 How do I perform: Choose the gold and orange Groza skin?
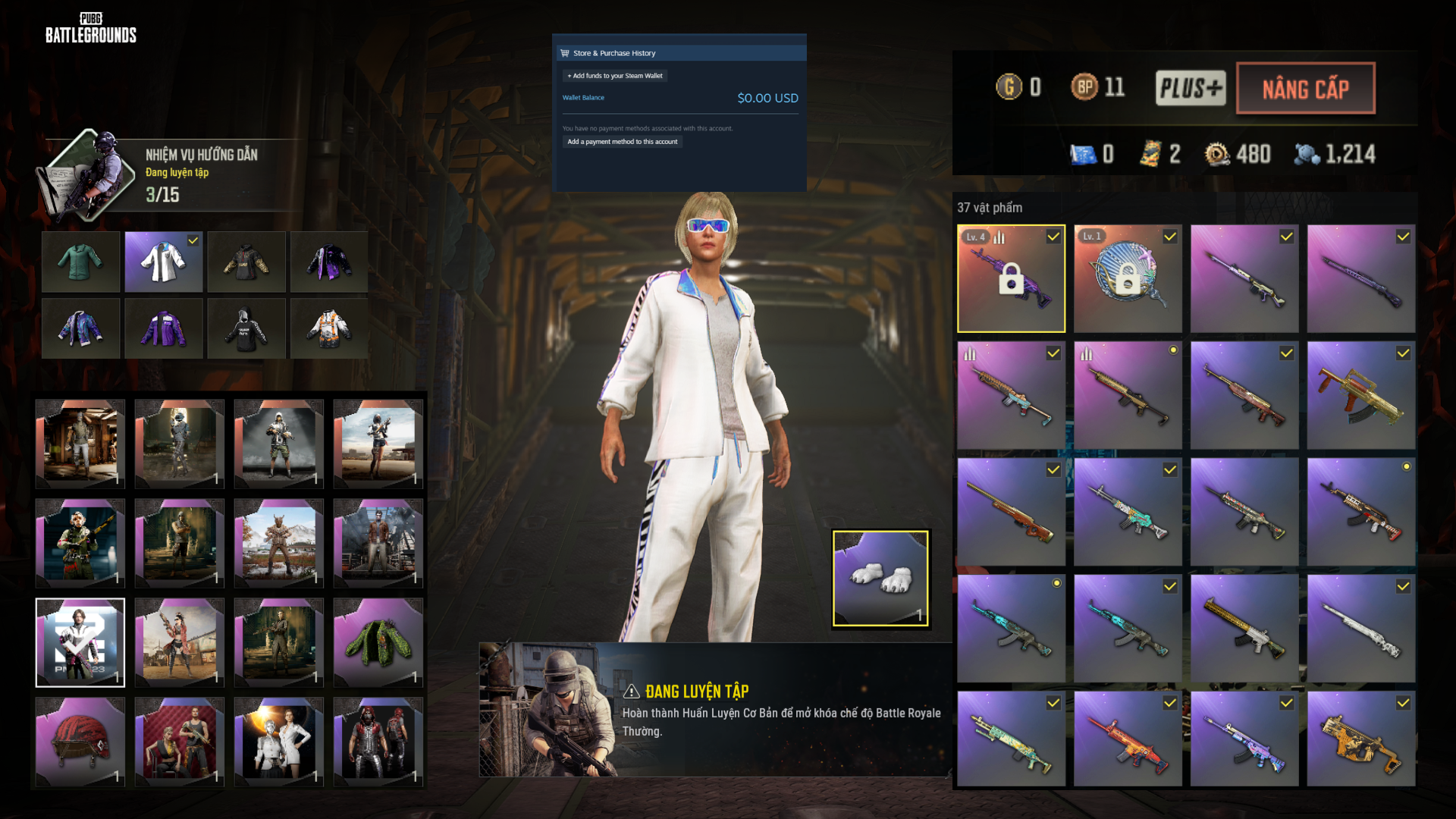pyautogui.click(x=1361, y=395)
